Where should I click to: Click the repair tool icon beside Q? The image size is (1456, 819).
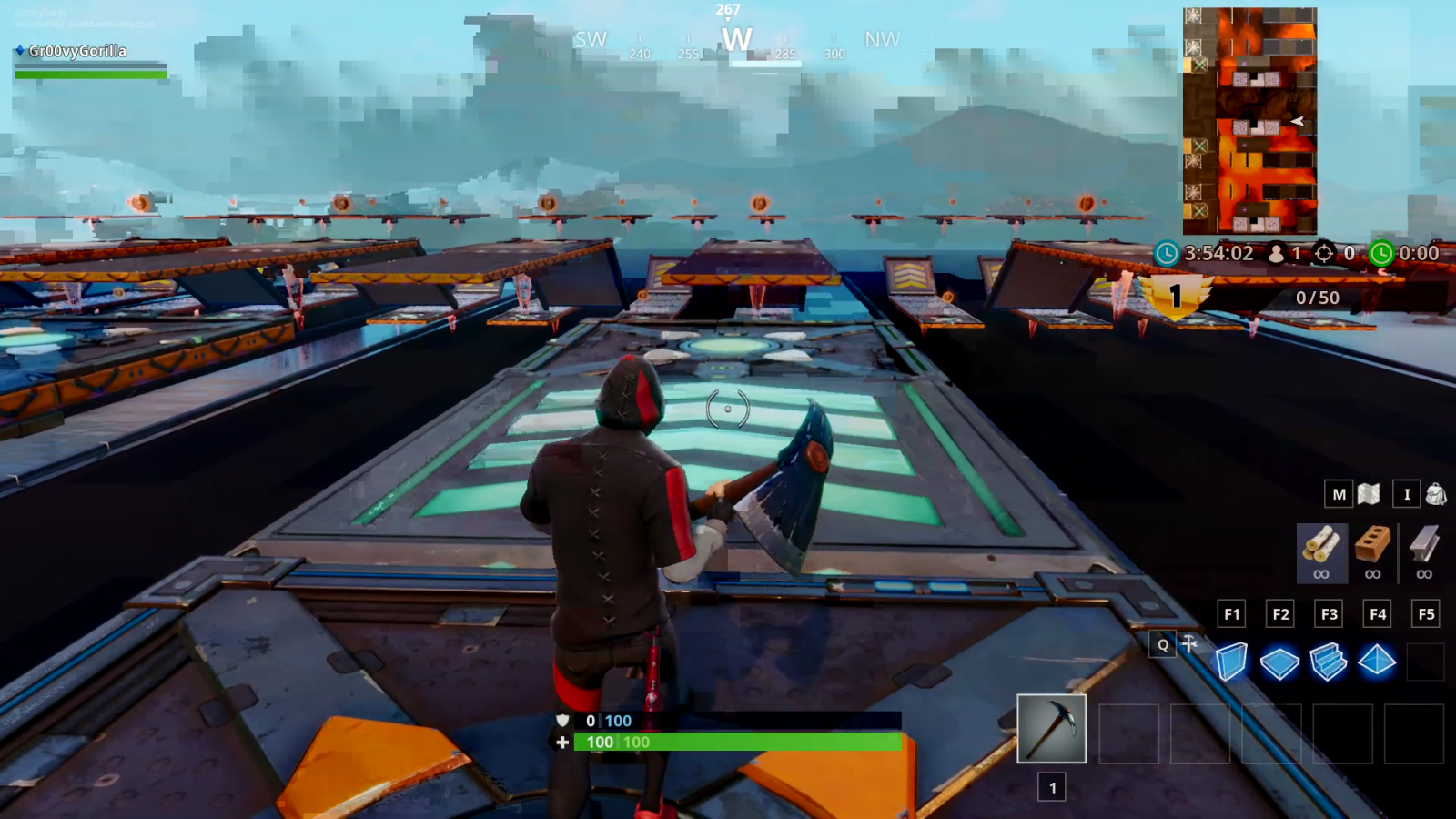pyautogui.click(x=1189, y=645)
